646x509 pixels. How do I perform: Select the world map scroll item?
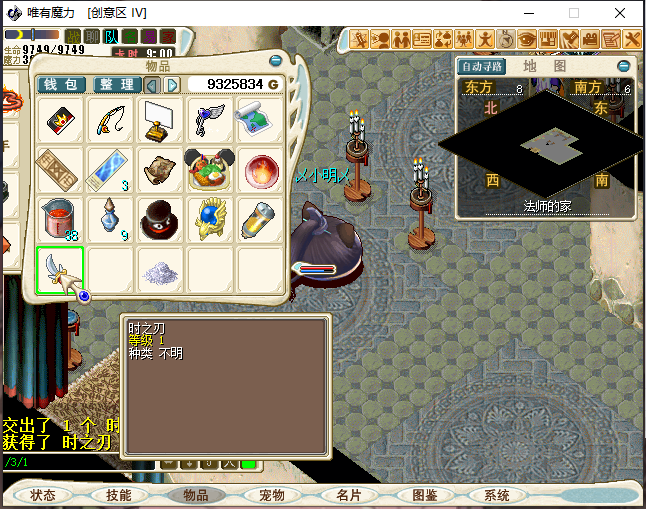[260, 121]
